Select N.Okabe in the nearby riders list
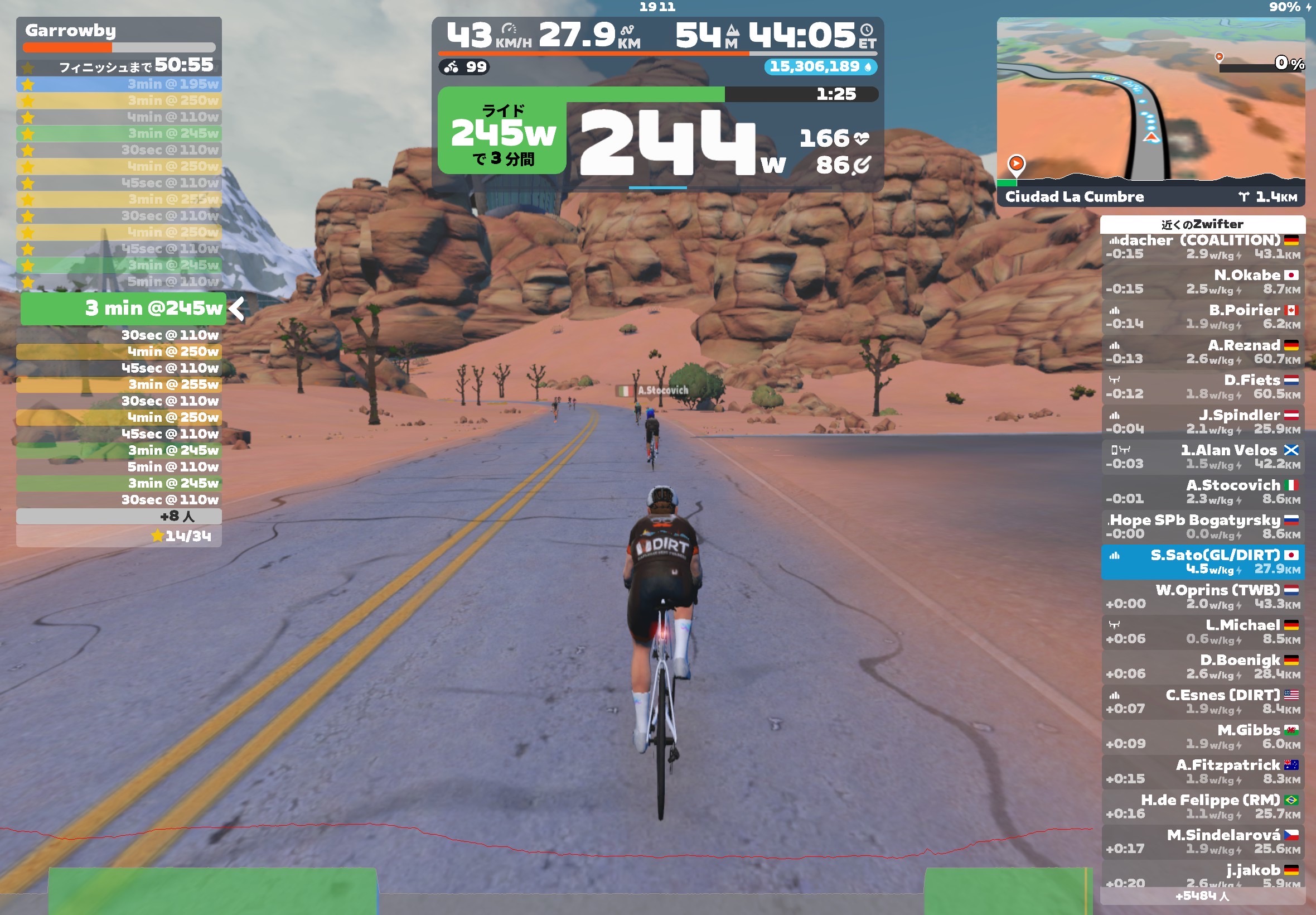The image size is (1316, 915). pos(1202,282)
